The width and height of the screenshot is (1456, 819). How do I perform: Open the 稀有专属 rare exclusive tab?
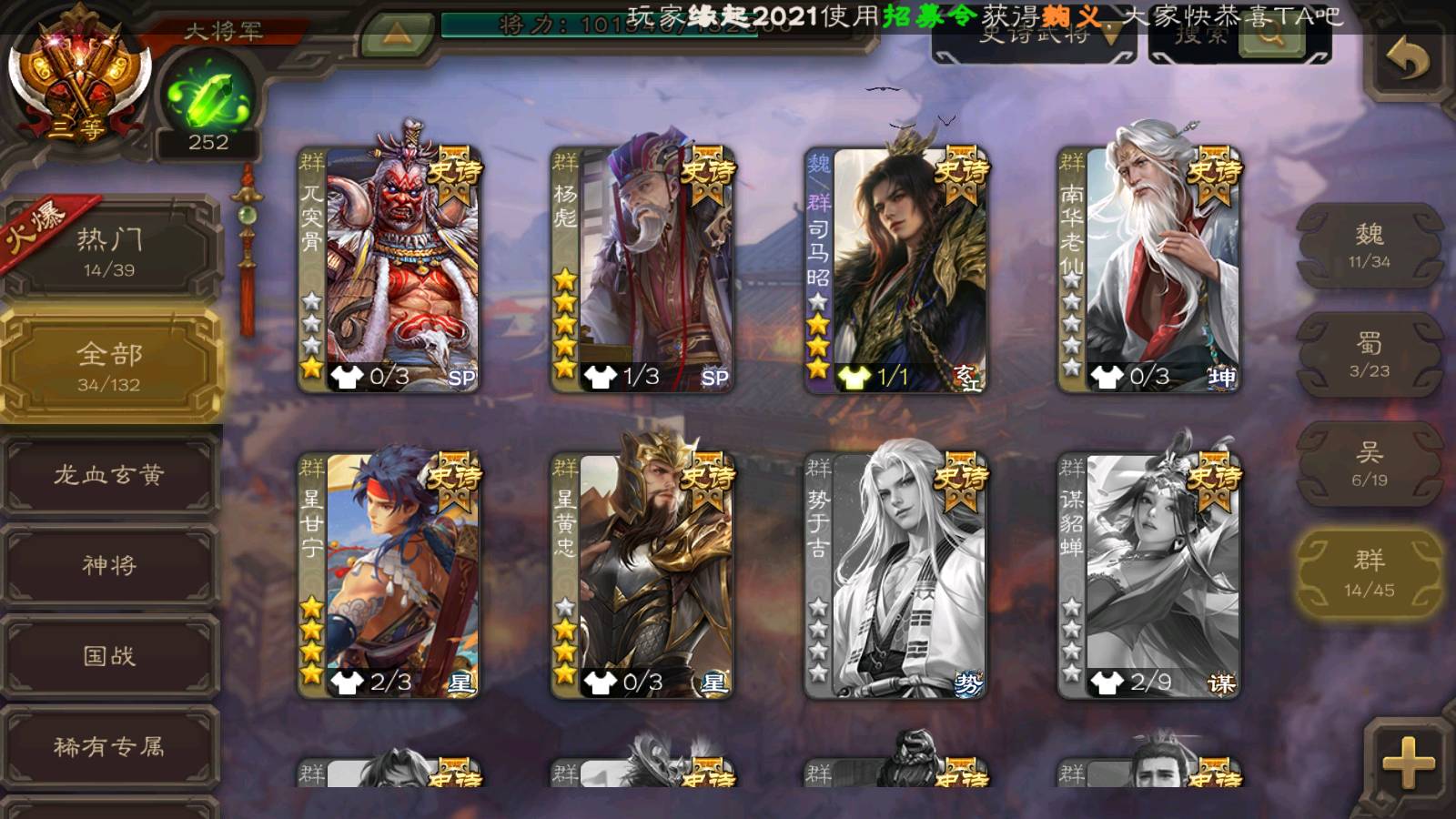point(109,747)
